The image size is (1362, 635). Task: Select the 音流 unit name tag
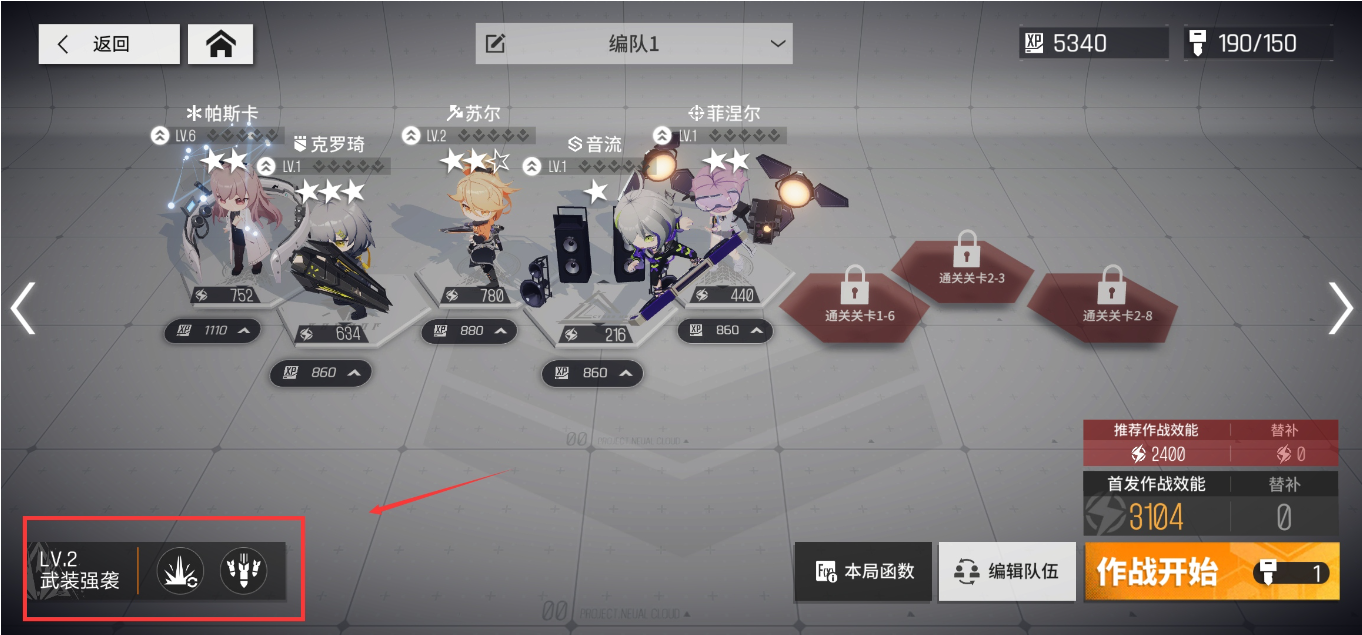tap(595, 145)
